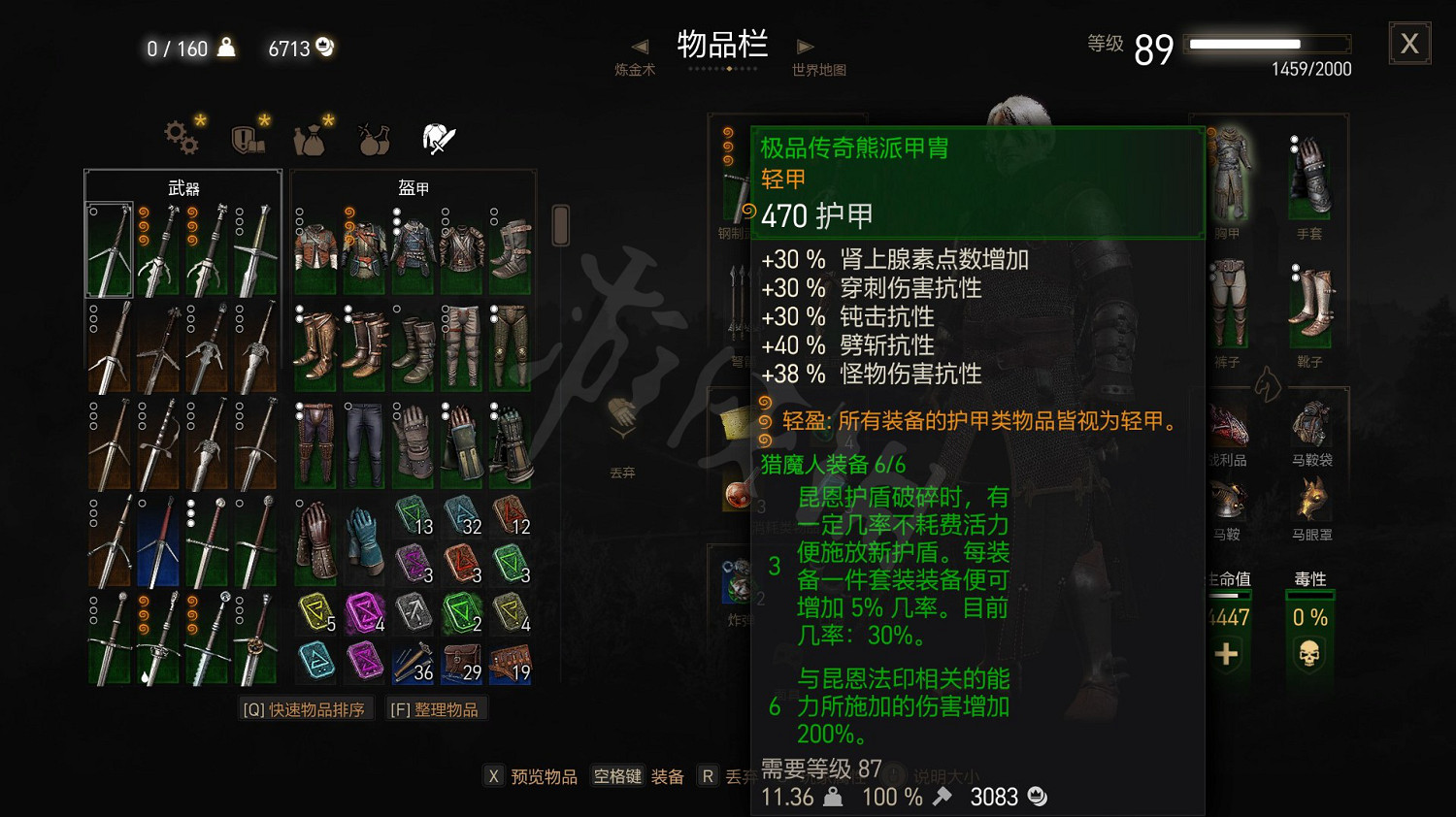Viewport: 1456px width, 817px height.
Task: Click the right arrow toward 世界地图
Action: [x=804, y=45]
